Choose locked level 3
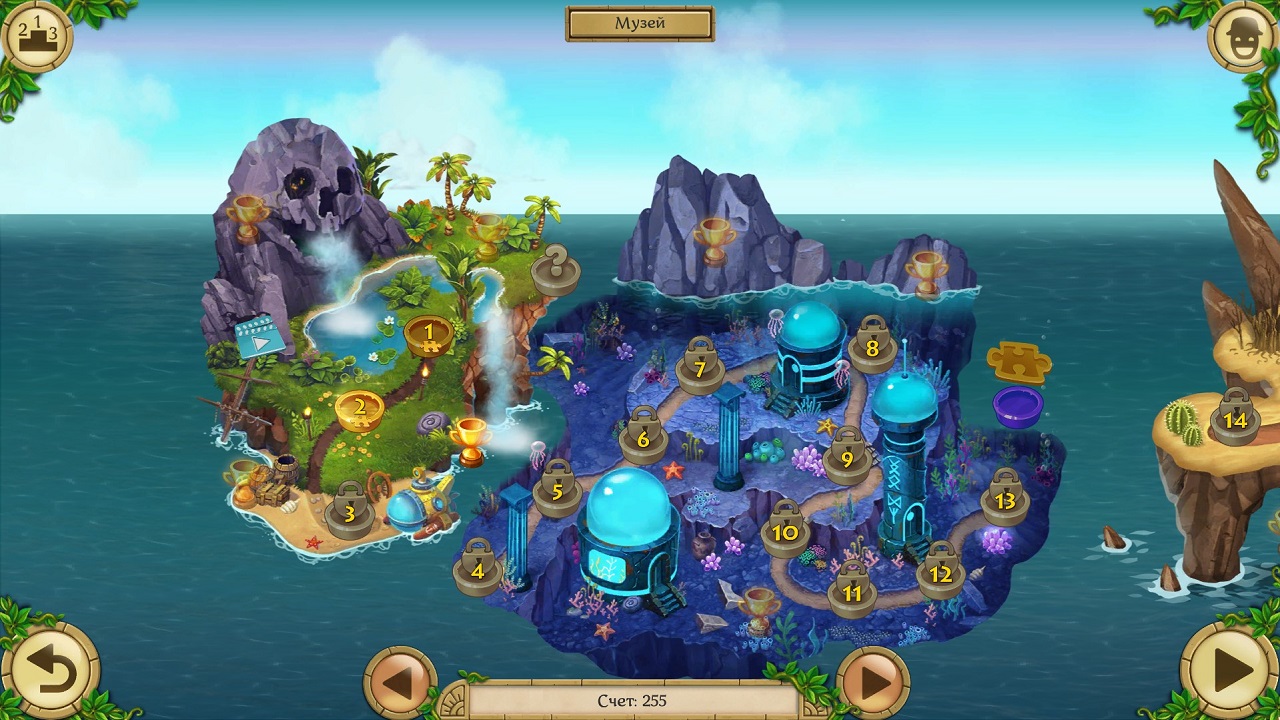1280x720 pixels. pyautogui.click(x=349, y=512)
